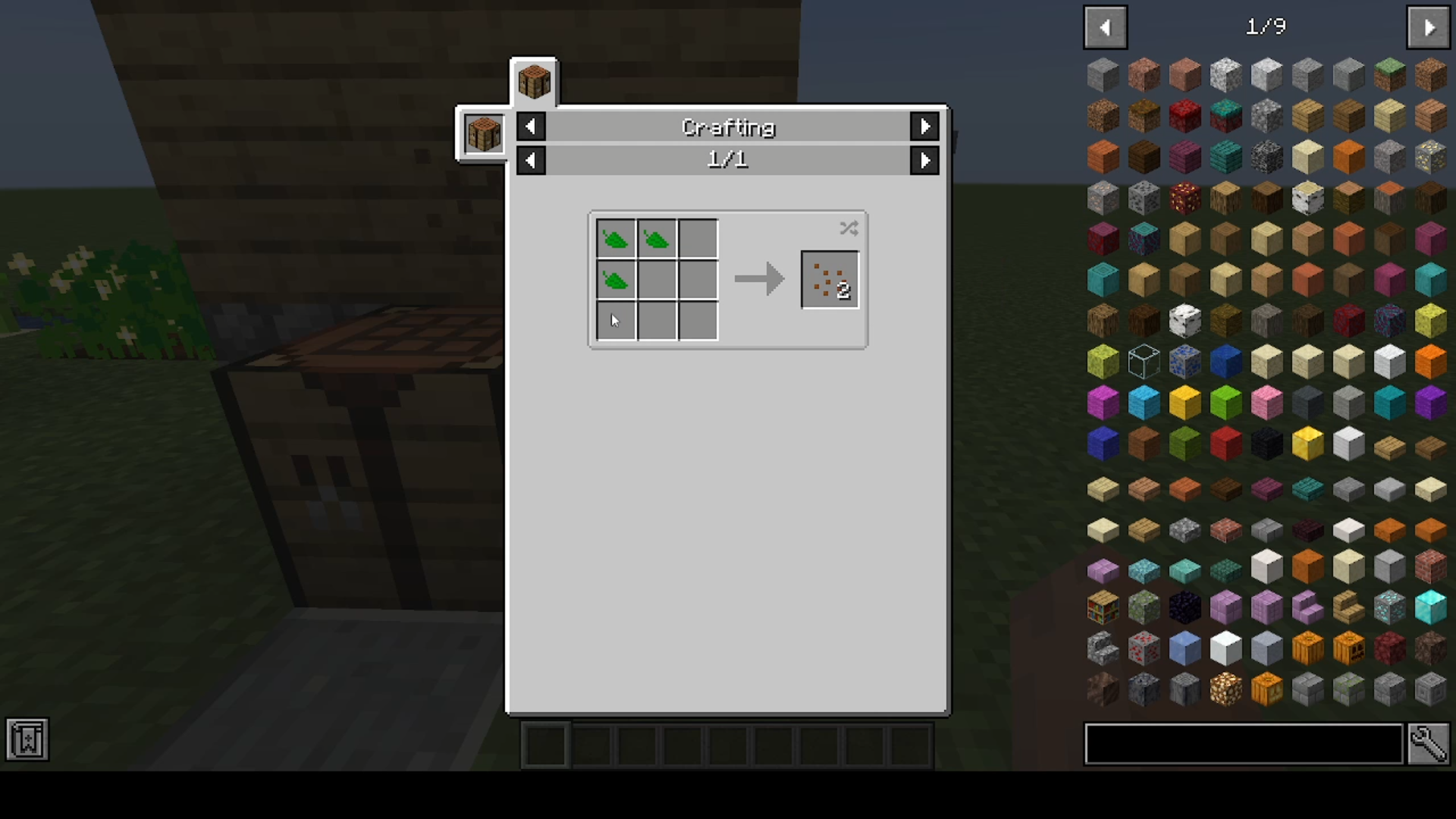1456x819 pixels.
Task: Select the bookshelf block in the item list
Action: 1103,607
